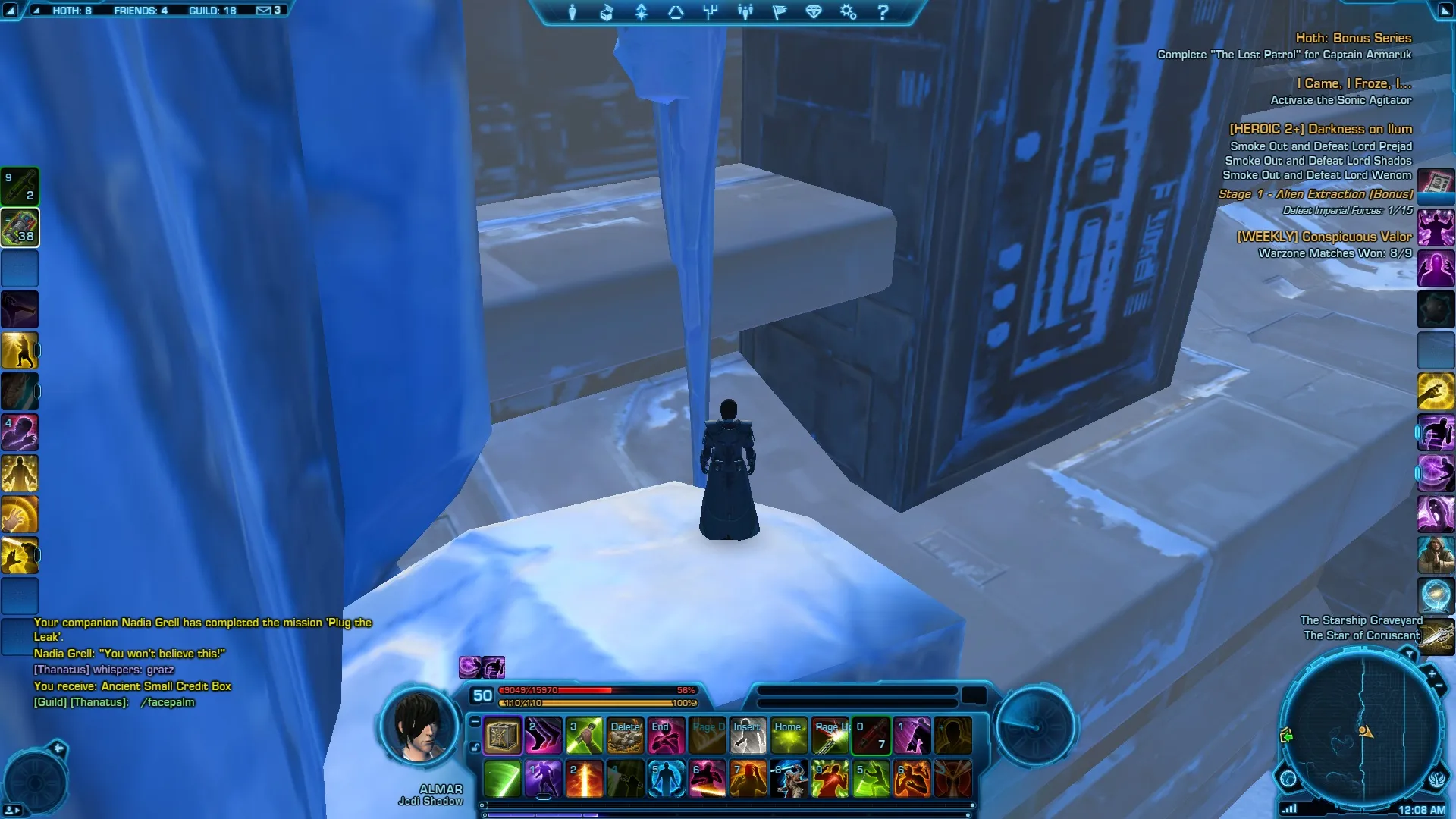This screenshot has height=819, width=1456.
Task: Open the world map globe button
Action: pos(1288,778)
